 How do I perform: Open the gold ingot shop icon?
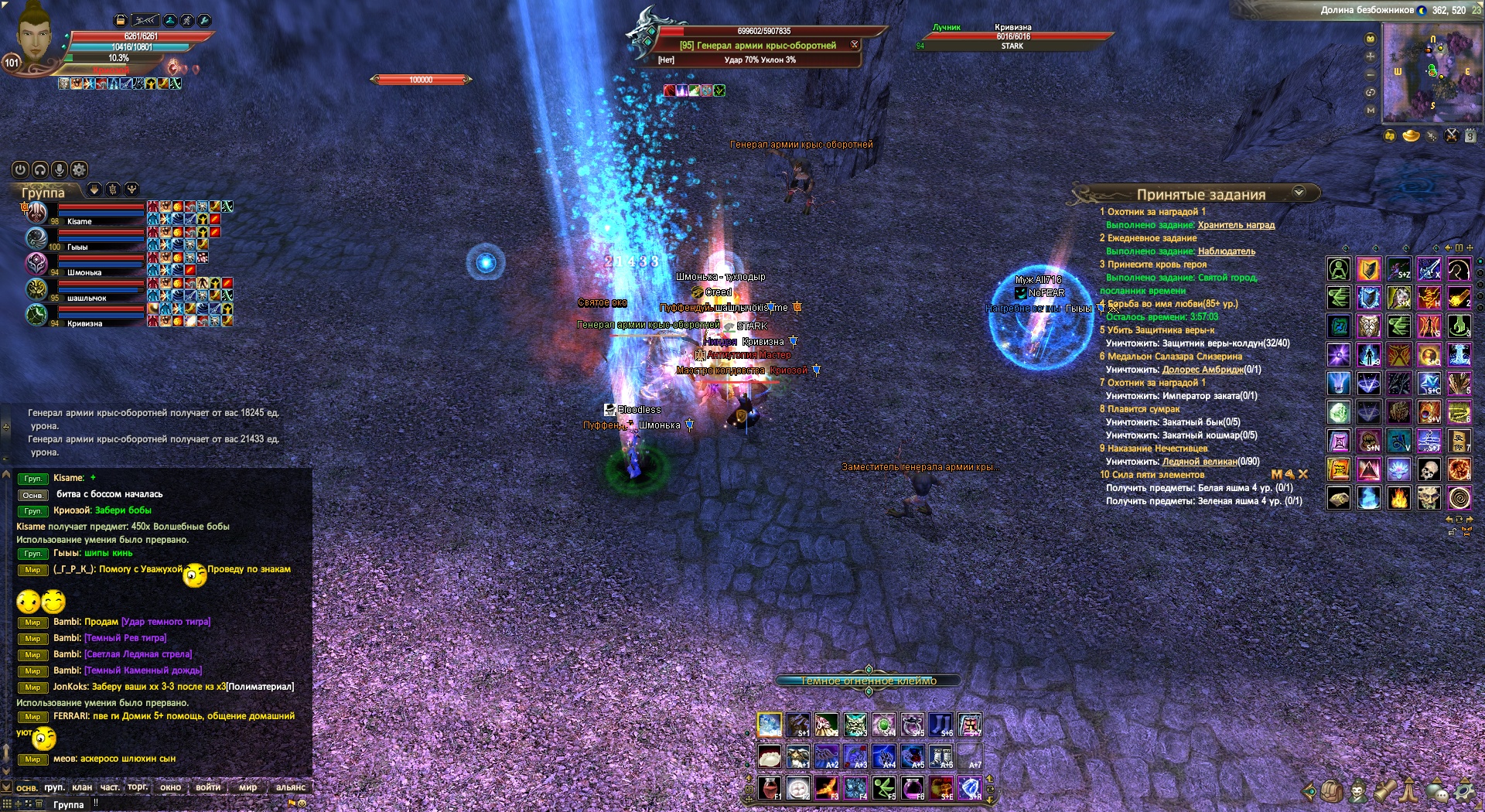(1411, 136)
